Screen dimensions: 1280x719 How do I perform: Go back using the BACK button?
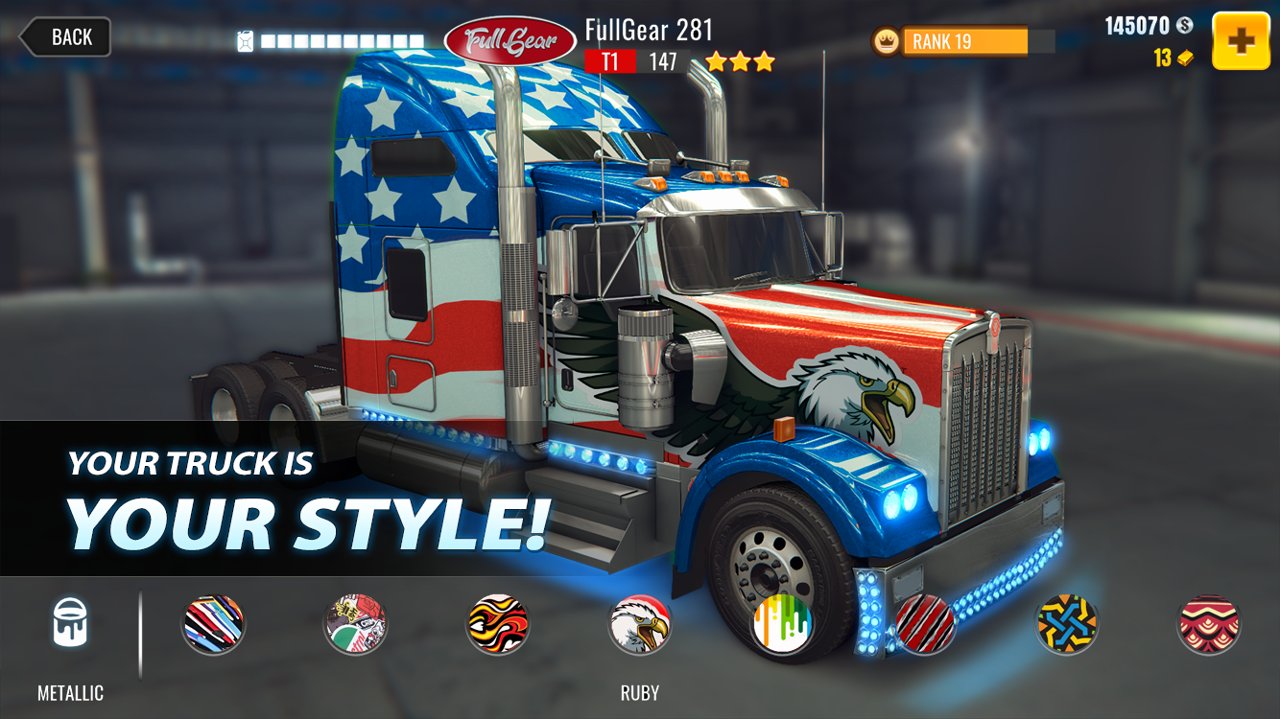click(66, 37)
